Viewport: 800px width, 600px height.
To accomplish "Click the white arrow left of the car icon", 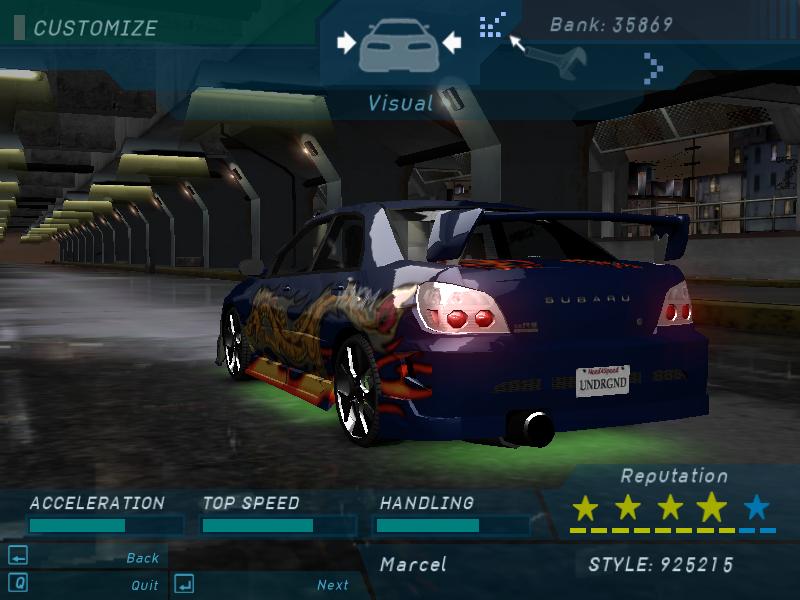I will point(347,42).
